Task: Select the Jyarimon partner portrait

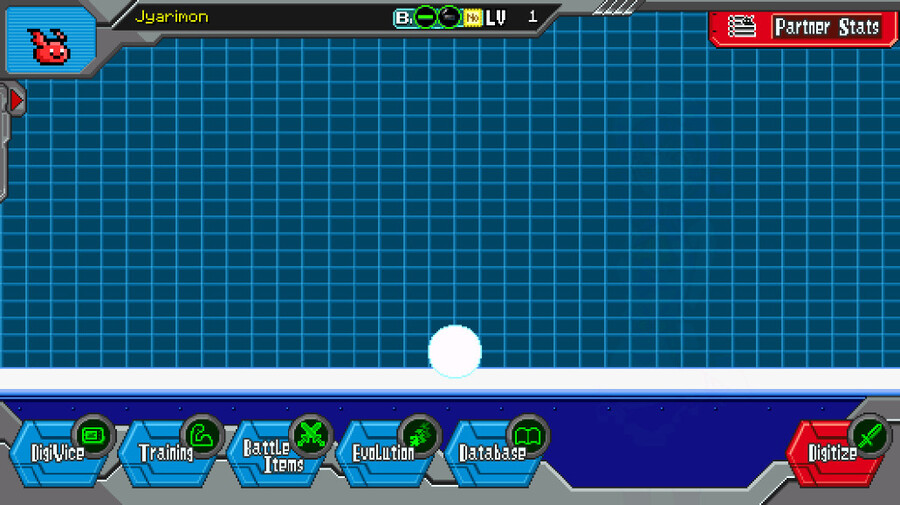Action: tap(50, 43)
